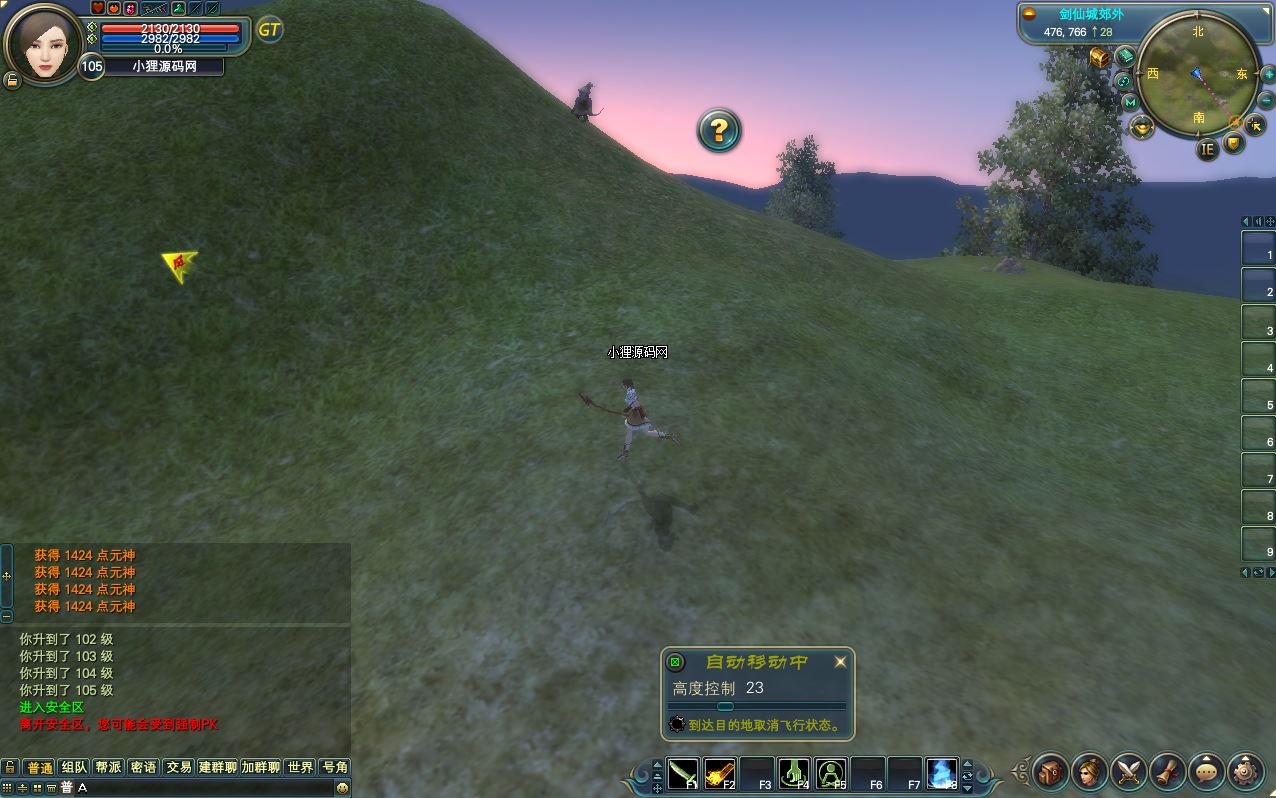Screen dimensions: 1276x798
Task: Zoom in the minimap with plus button
Action: point(1268,75)
